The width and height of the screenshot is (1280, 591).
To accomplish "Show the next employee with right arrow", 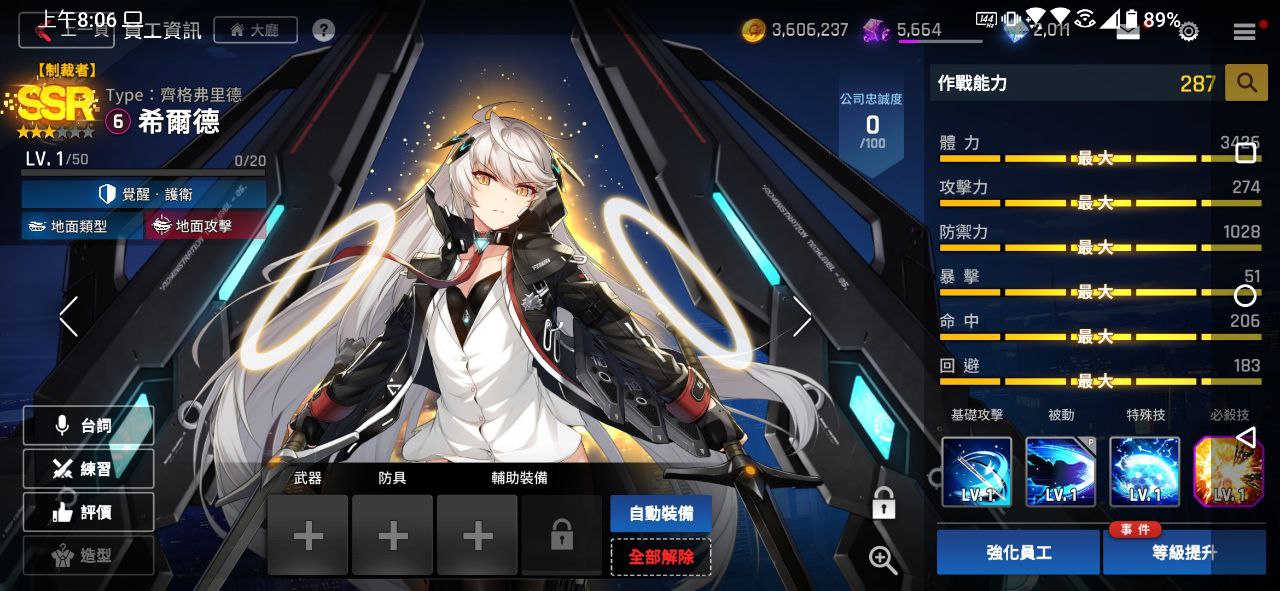I will (802, 316).
